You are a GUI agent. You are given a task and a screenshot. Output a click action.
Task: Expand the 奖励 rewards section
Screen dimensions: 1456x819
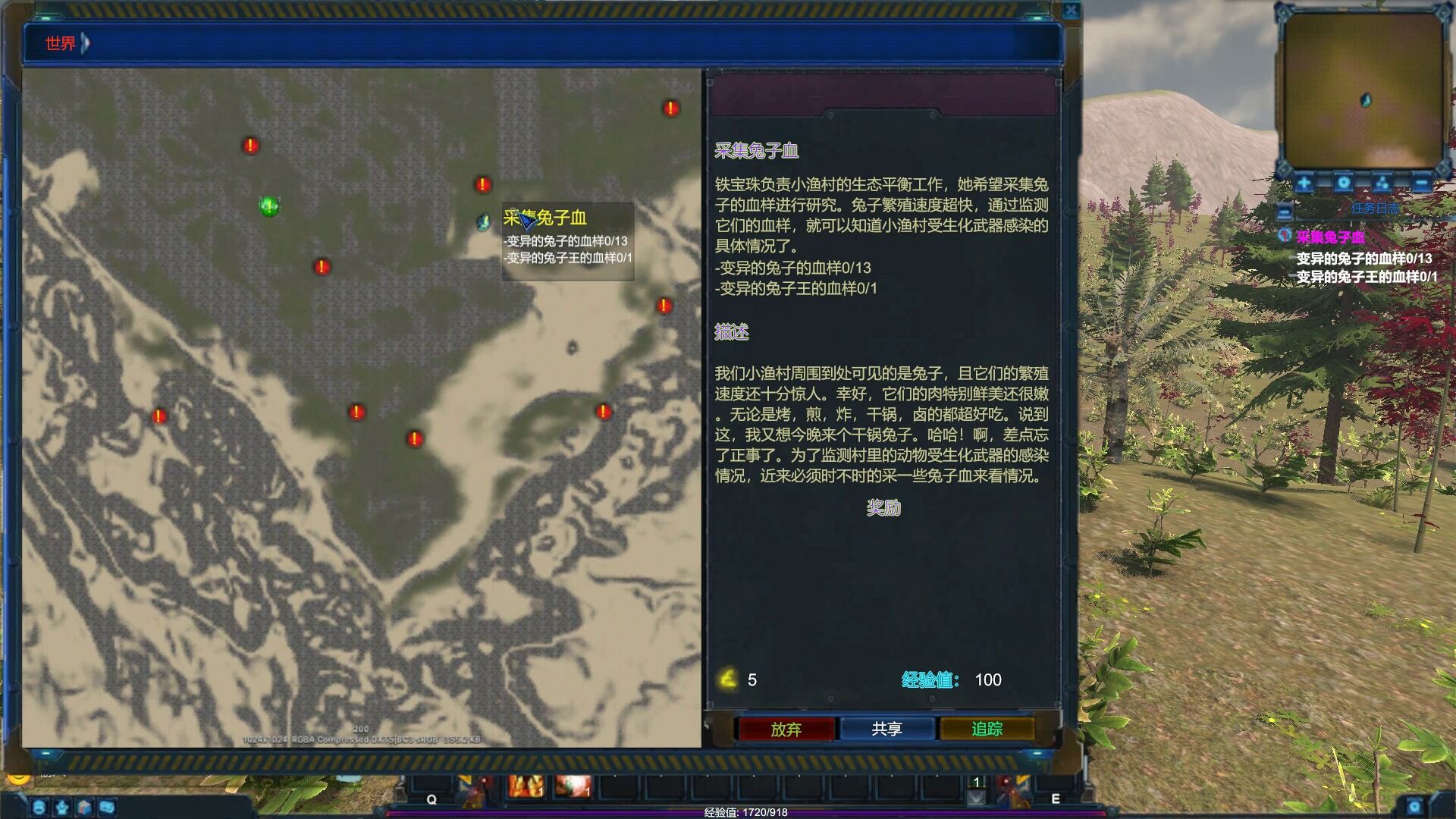click(882, 508)
